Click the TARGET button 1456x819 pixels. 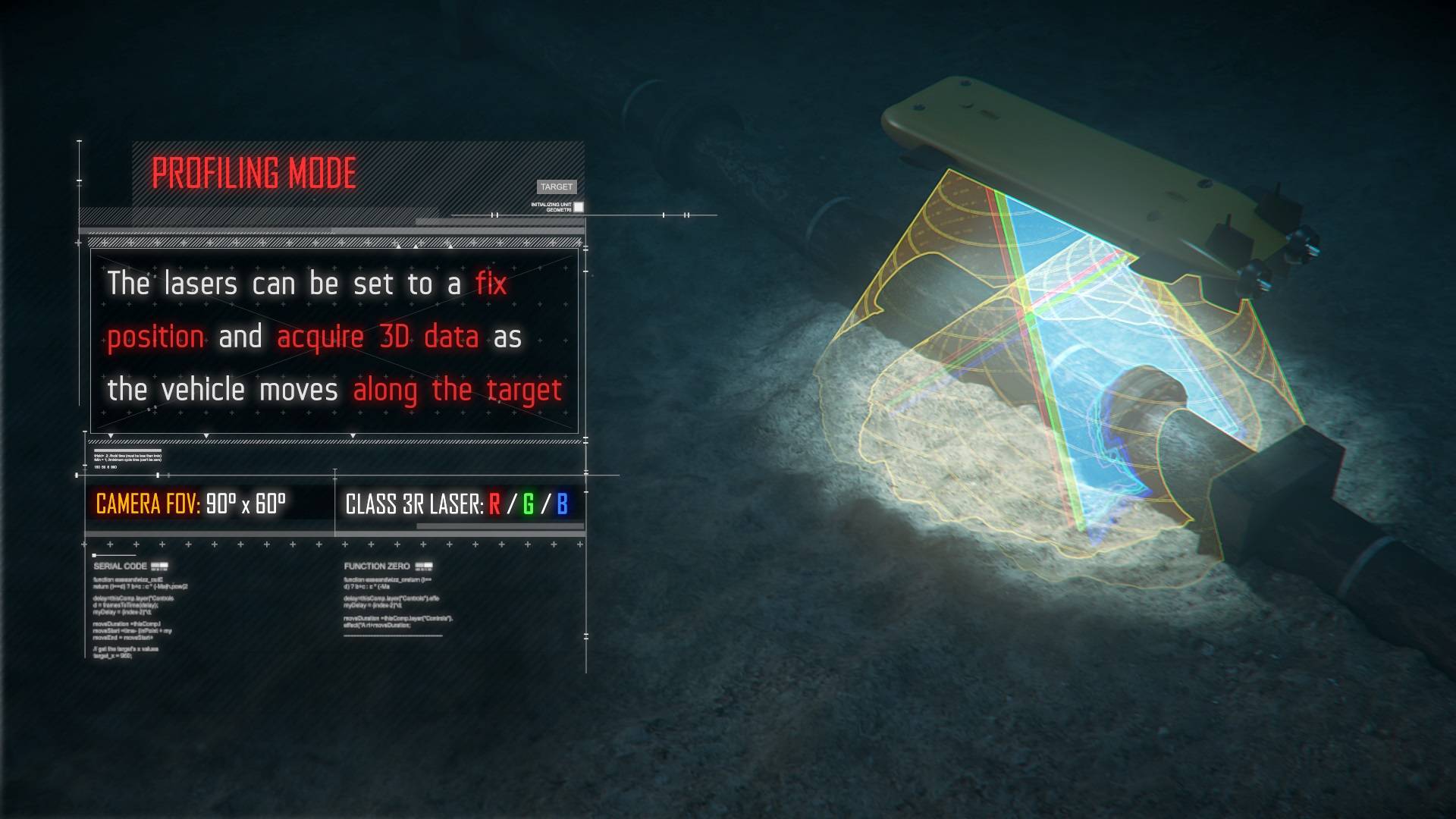[x=557, y=187]
